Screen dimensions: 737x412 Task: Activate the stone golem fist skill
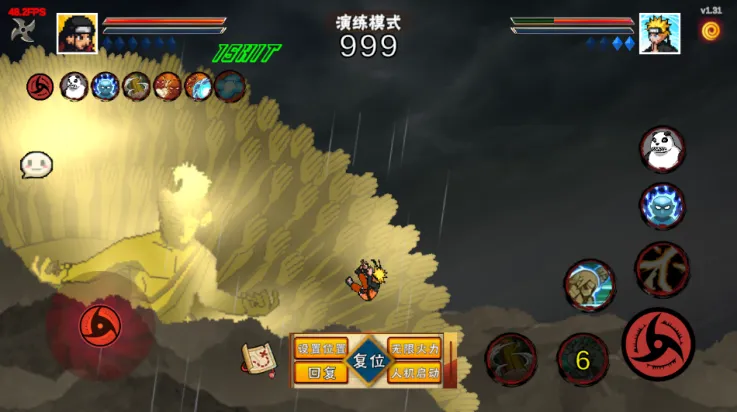coord(589,285)
